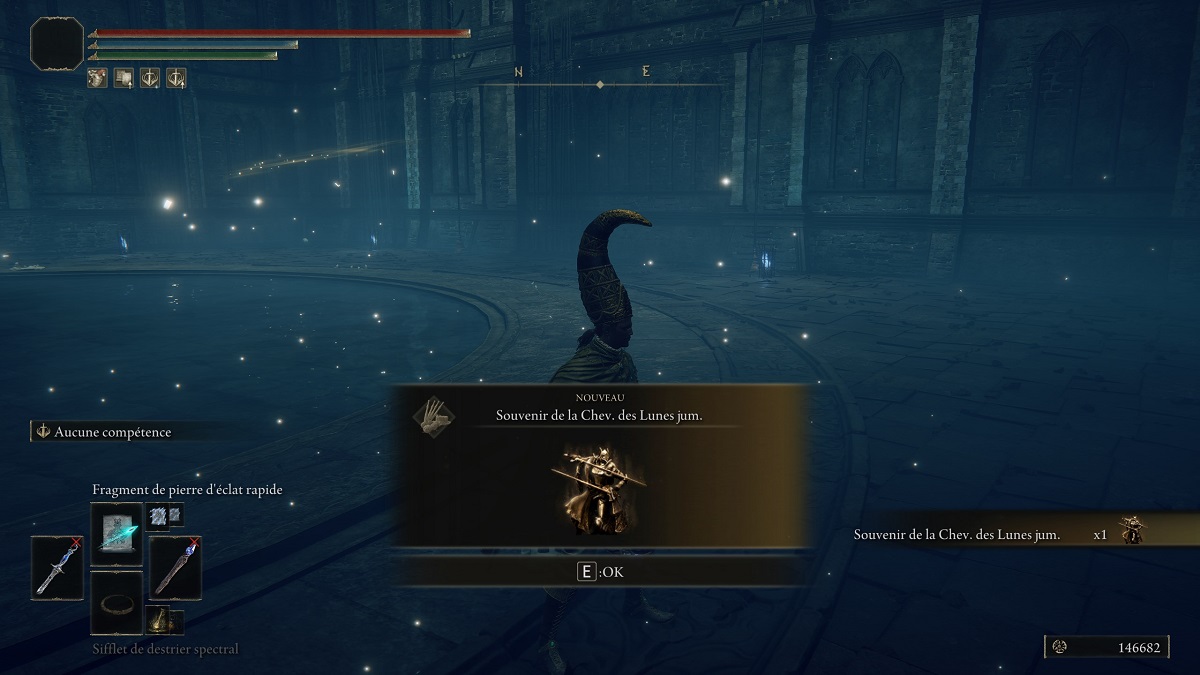Click the scroll with arrow buff icon
This screenshot has width=1200, height=675.
124,77
